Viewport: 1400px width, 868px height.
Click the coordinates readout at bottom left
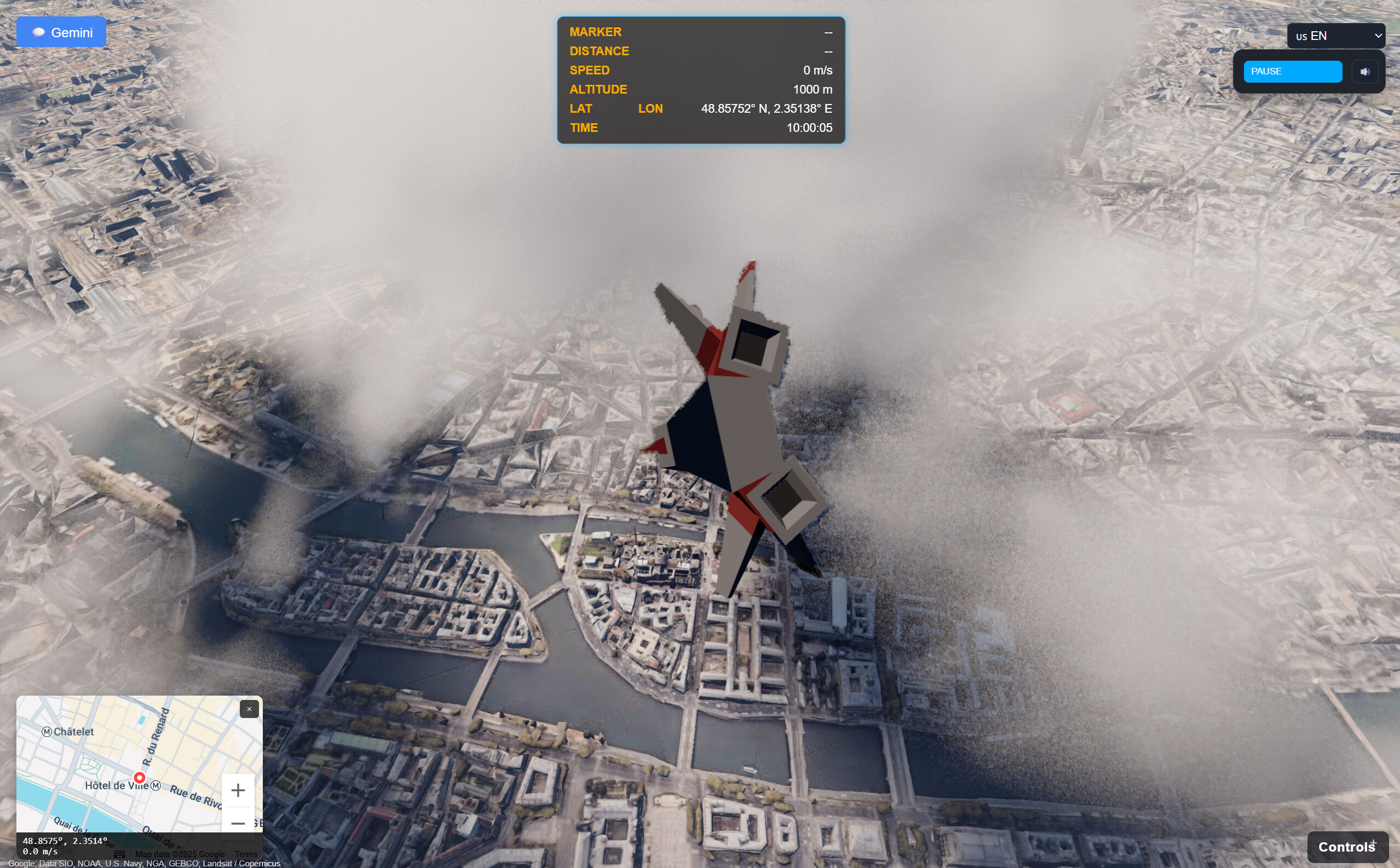(64, 842)
